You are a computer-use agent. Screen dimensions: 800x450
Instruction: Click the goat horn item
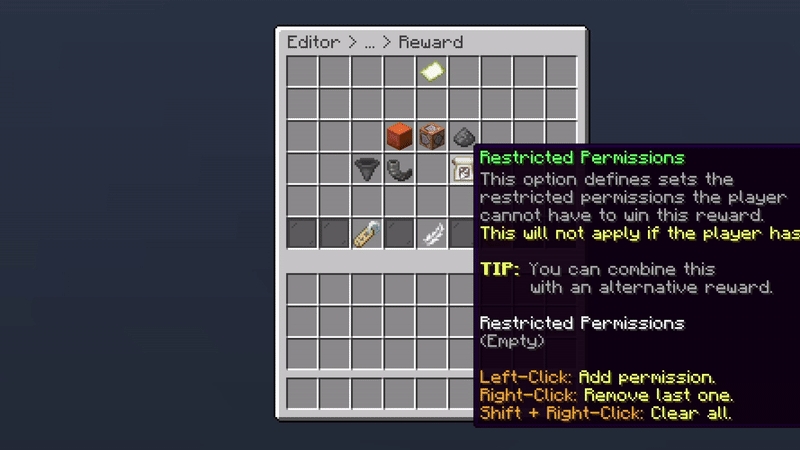click(x=399, y=169)
